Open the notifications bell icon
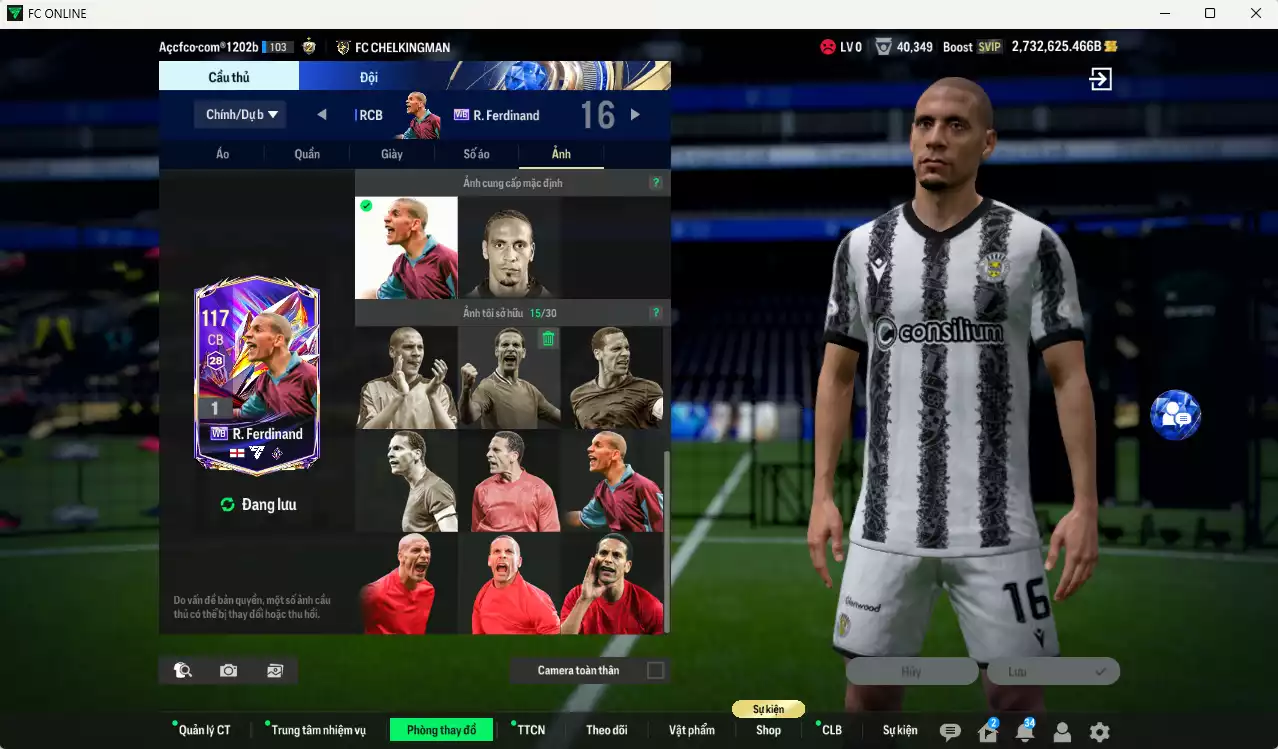The height and width of the screenshot is (749, 1278). click(1024, 732)
